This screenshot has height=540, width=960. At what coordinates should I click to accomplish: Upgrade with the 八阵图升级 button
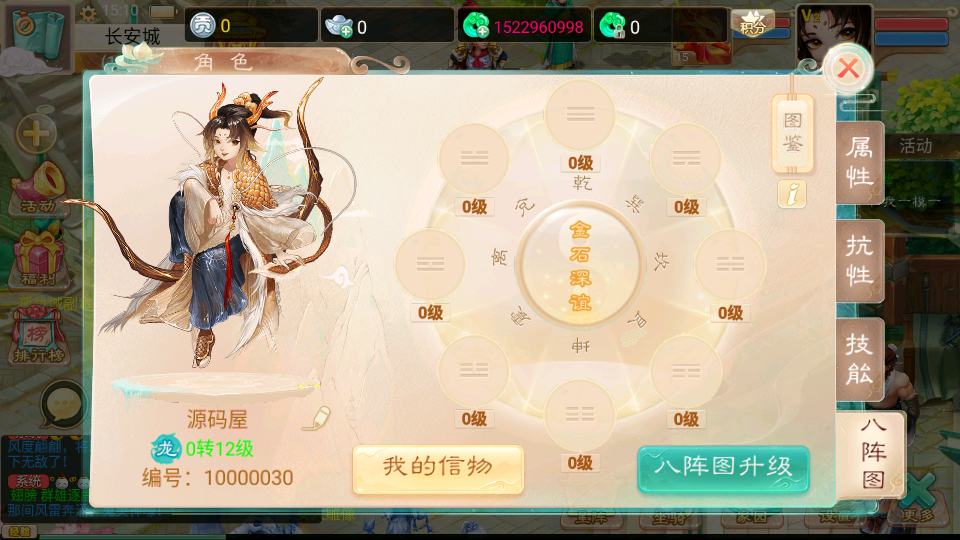pyautogui.click(x=722, y=468)
